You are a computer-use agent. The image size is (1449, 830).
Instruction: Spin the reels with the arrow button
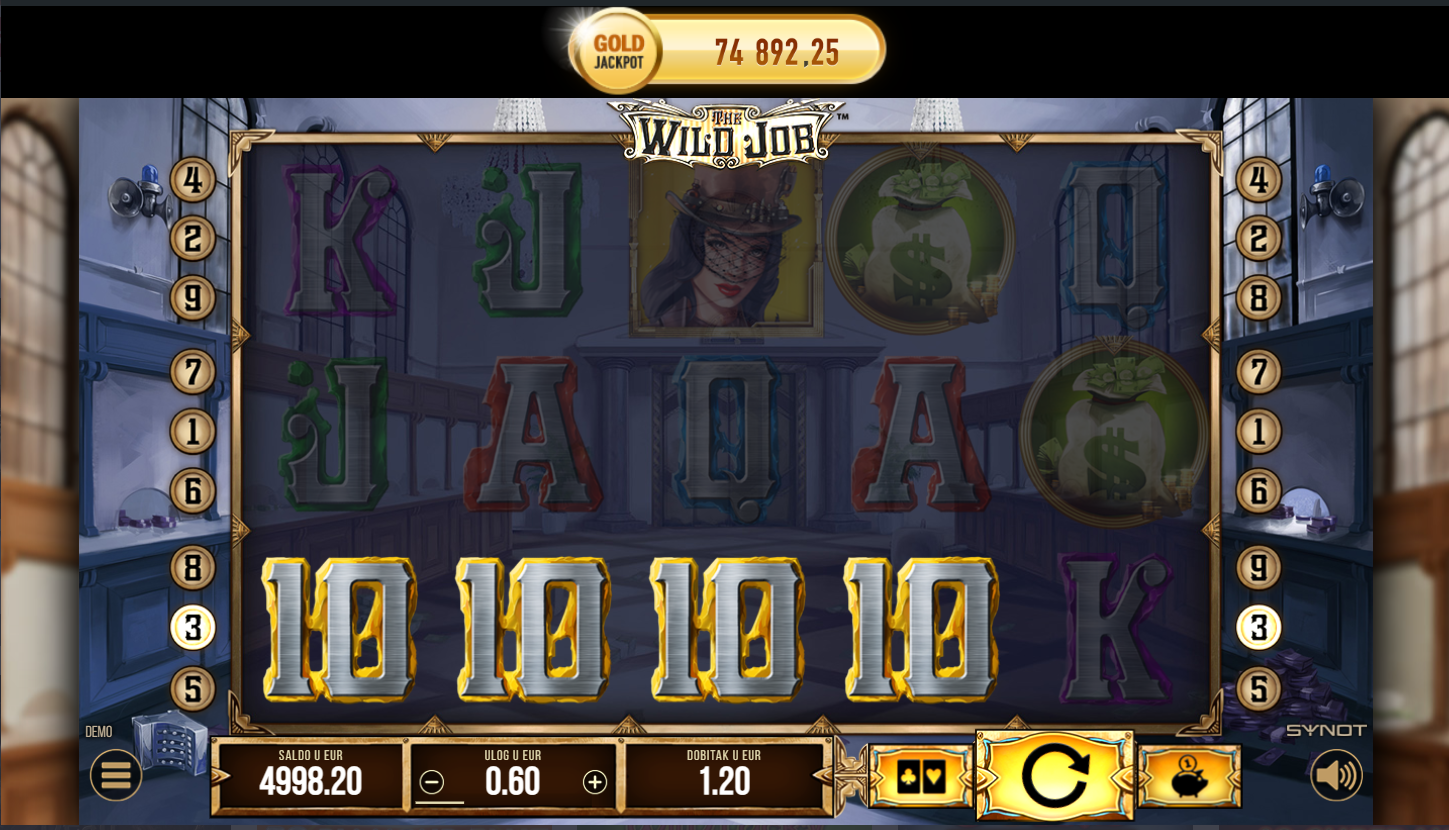click(x=1054, y=776)
